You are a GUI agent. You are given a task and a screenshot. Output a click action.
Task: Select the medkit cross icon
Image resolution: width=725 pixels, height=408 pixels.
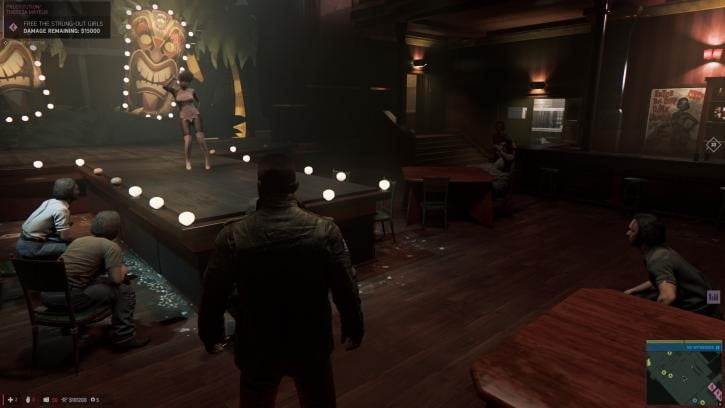9,399
